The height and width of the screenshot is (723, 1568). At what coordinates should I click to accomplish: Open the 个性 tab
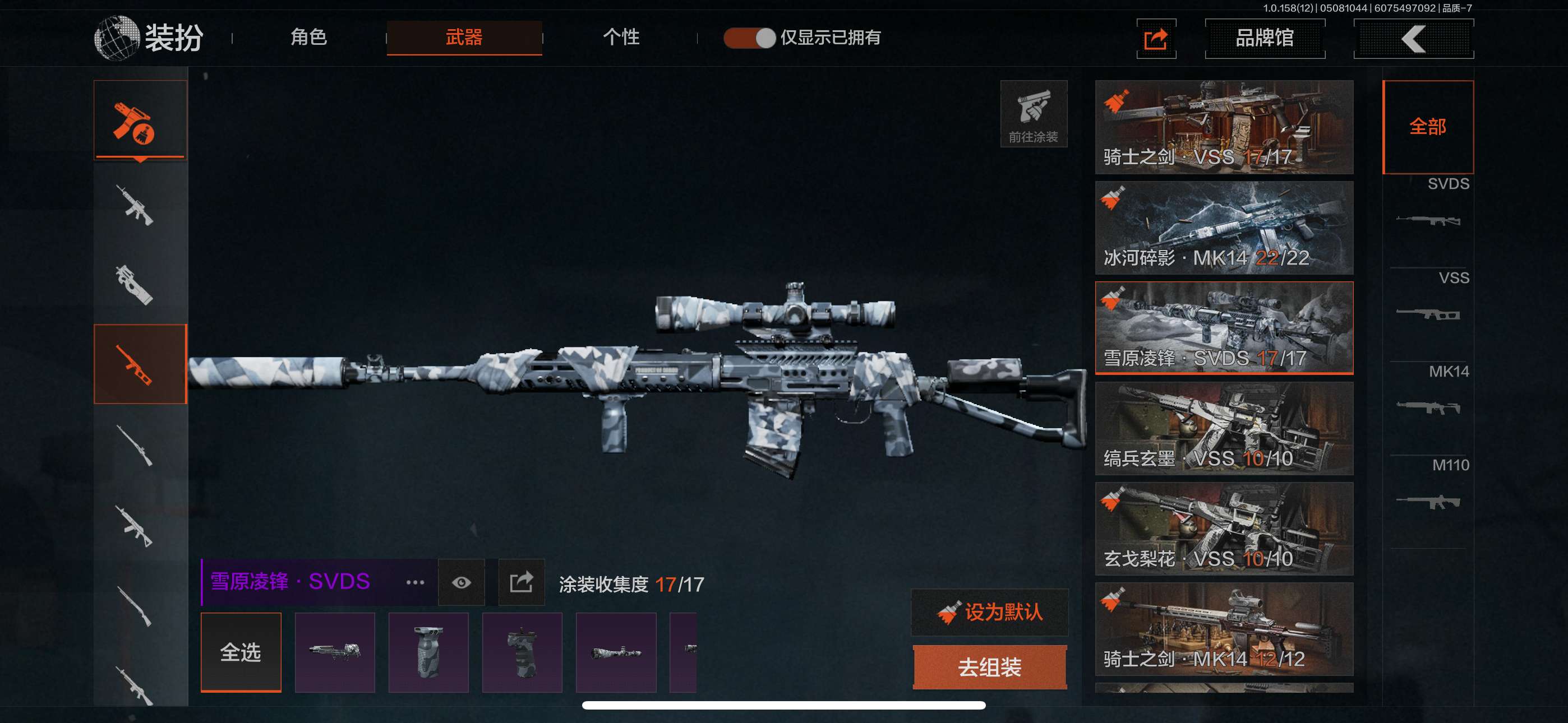[x=621, y=37]
